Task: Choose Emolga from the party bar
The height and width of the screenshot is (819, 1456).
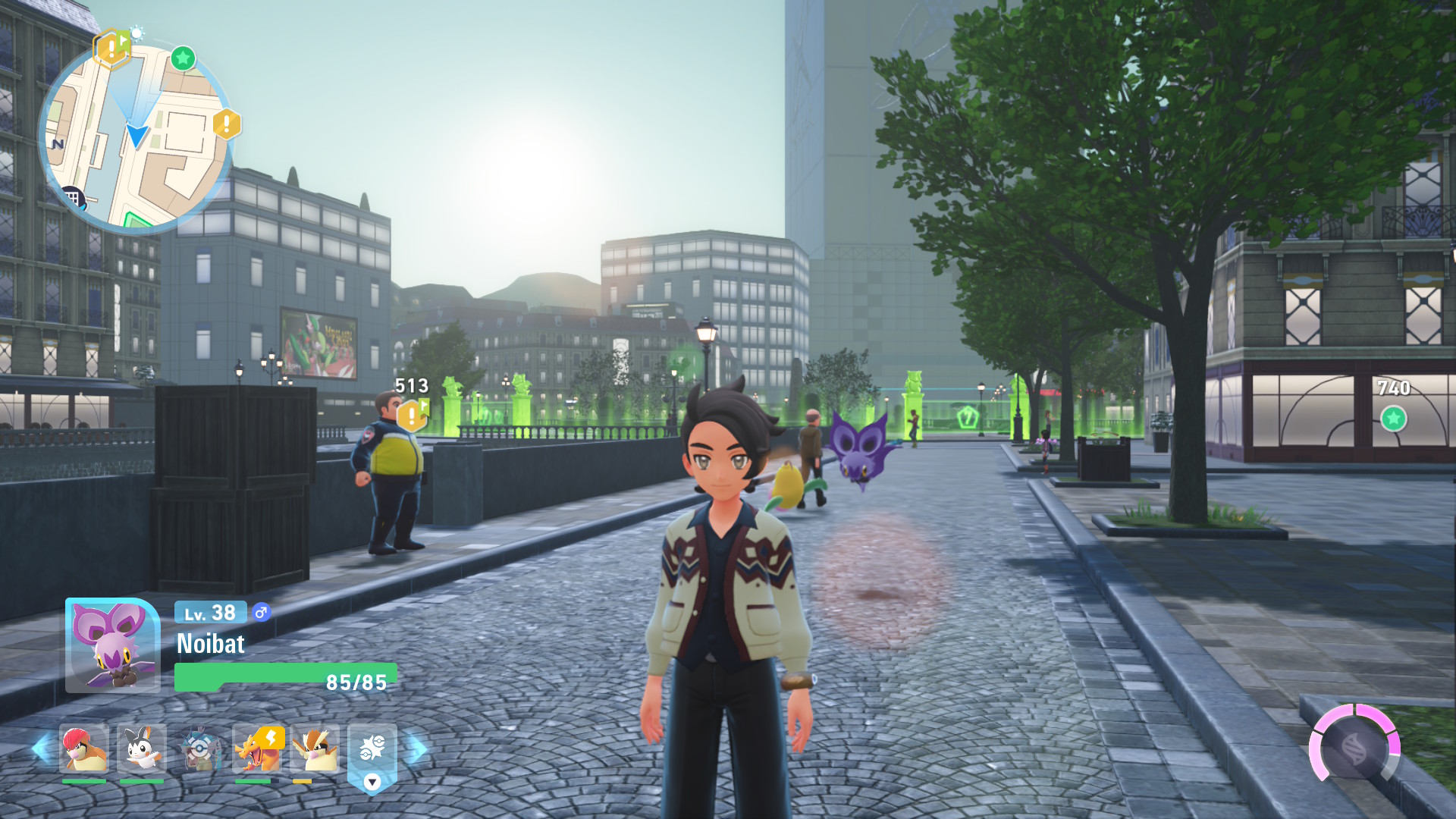Action: pyautogui.click(x=142, y=749)
